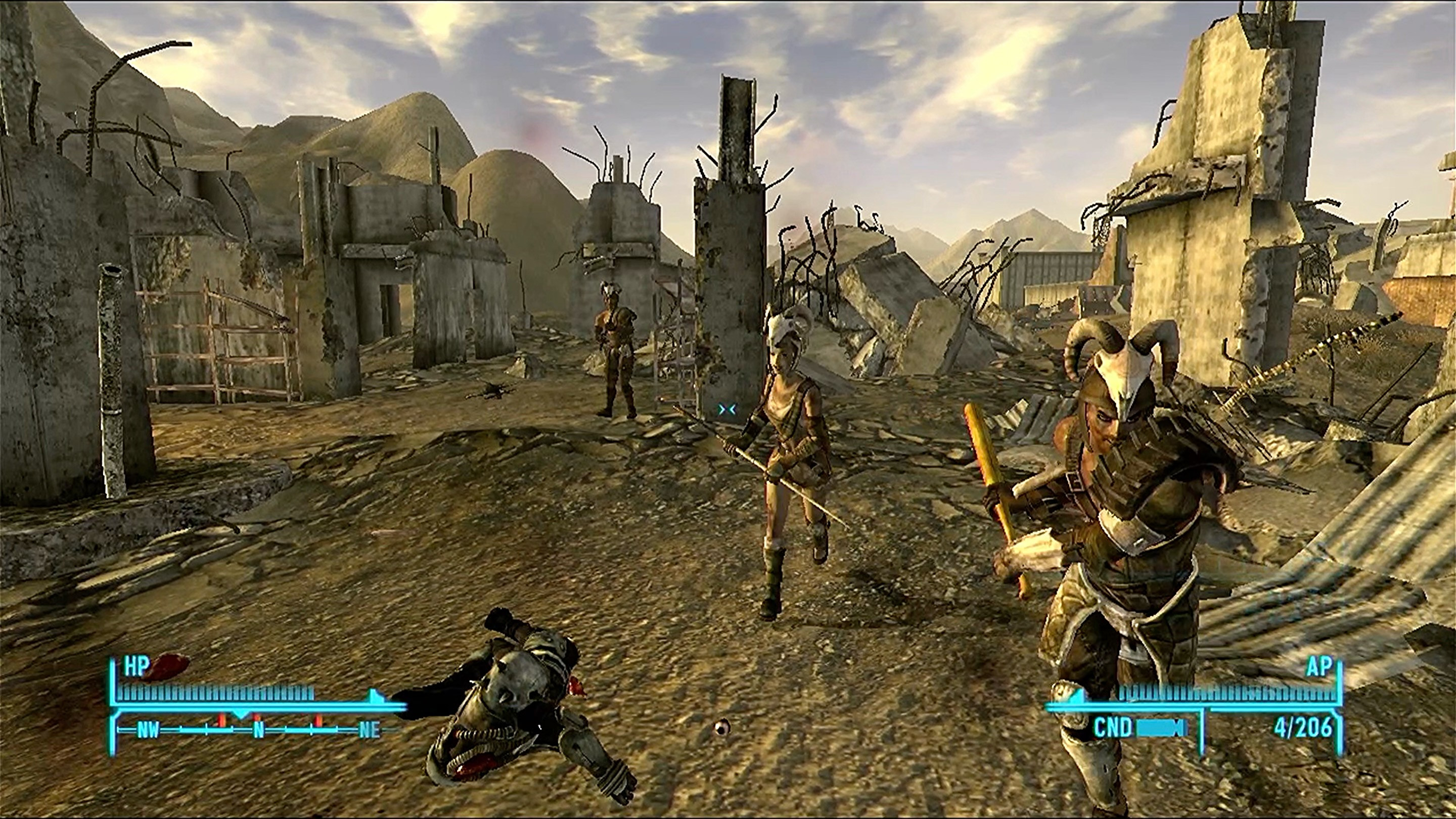The width and height of the screenshot is (1456, 819).
Task: Click the compass strip showing NW, N, NE
Action: click(258, 730)
